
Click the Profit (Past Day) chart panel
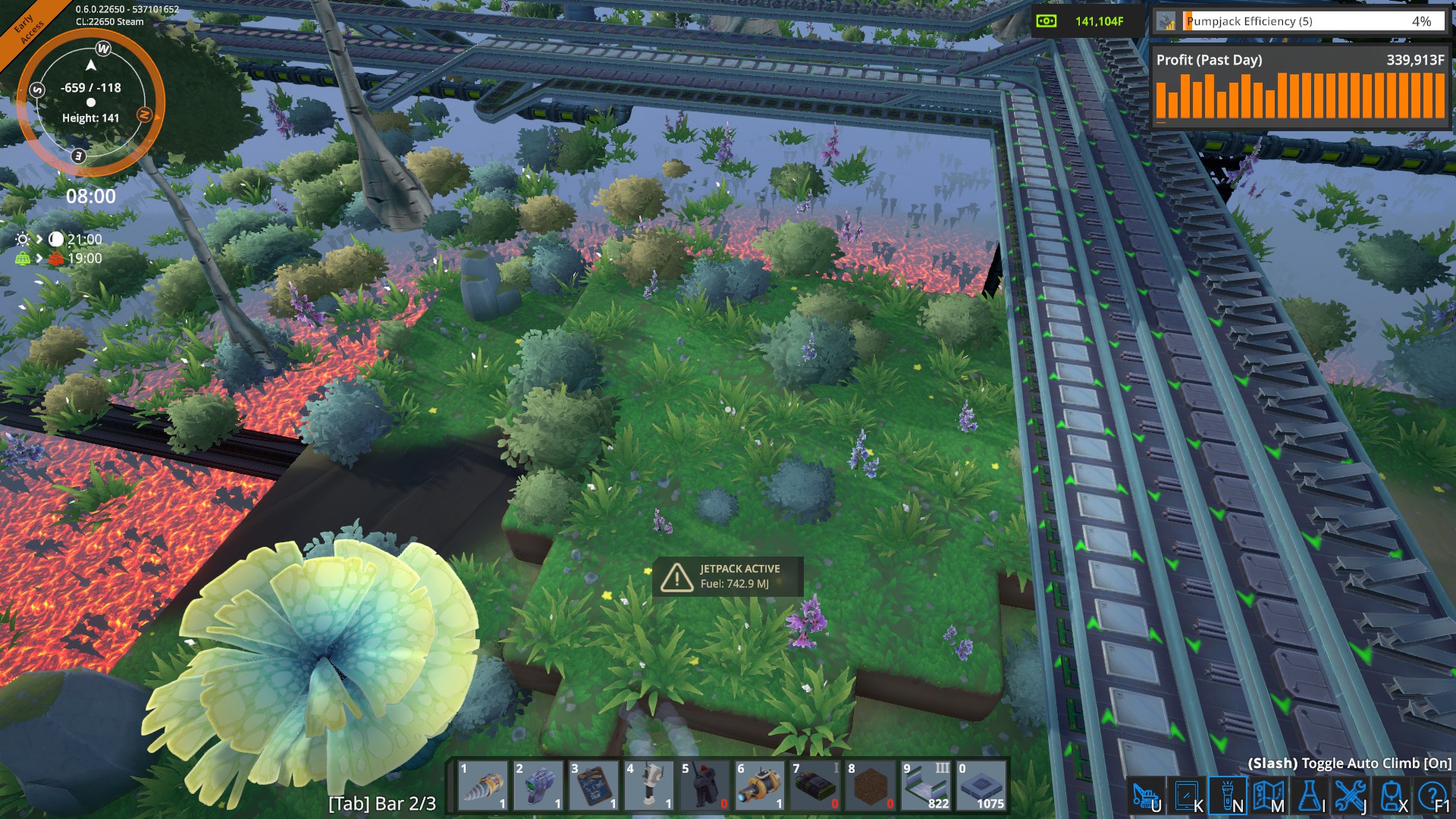(x=1300, y=87)
